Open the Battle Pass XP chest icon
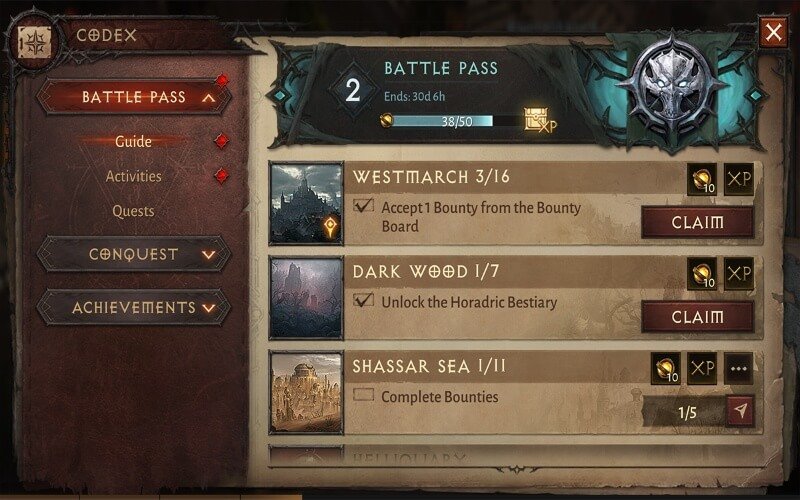This screenshot has width=800, height=500. [x=539, y=121]
